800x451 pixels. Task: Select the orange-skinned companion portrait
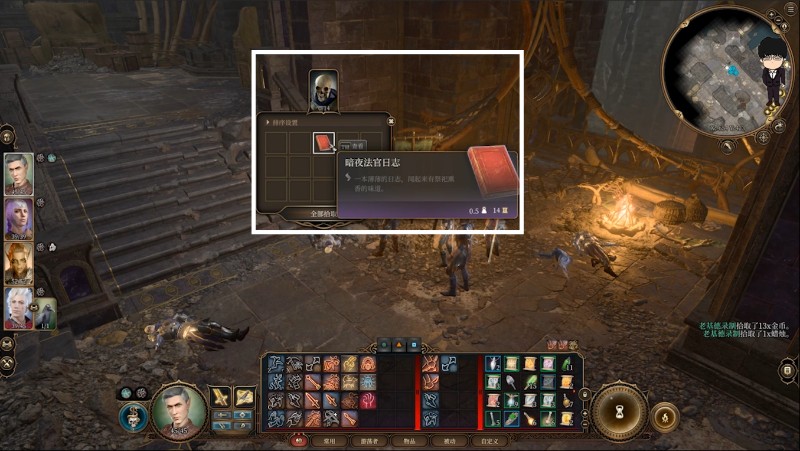19,264
